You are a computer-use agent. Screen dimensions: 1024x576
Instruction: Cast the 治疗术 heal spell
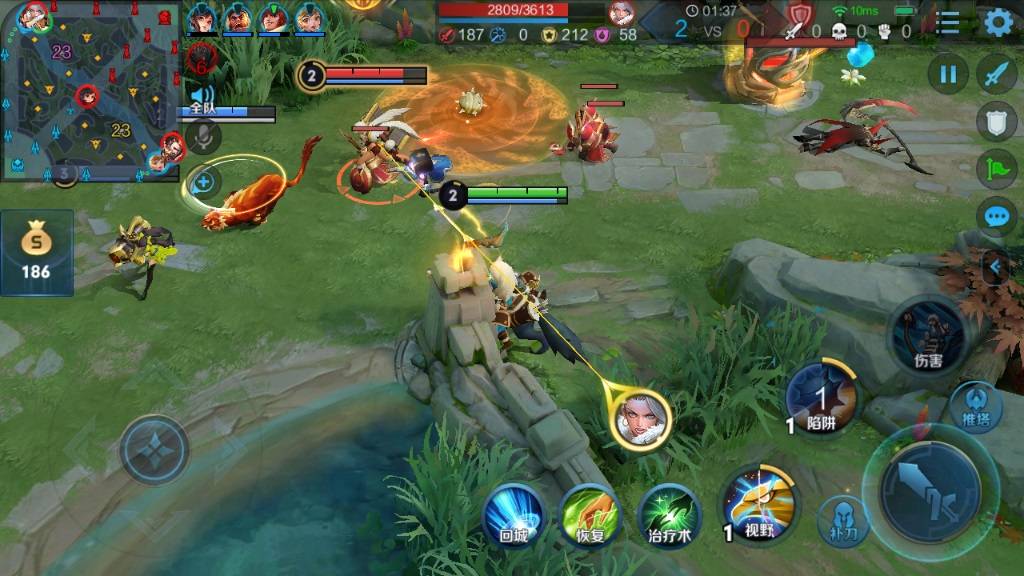coord(668,513)
